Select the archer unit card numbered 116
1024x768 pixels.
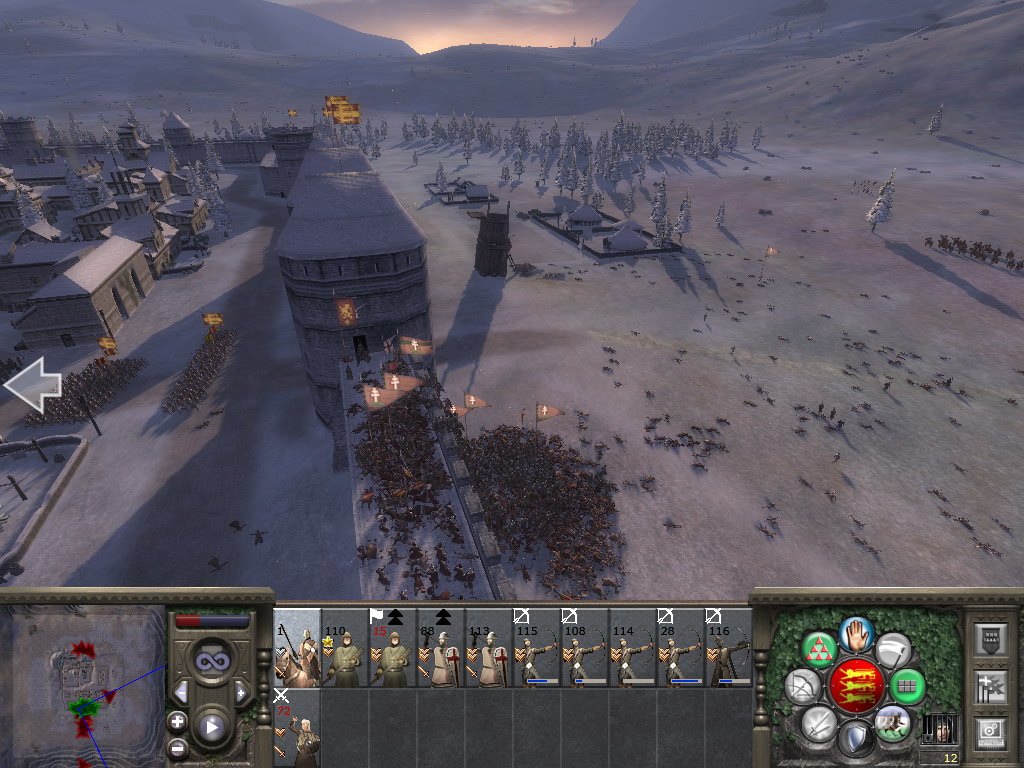point(729,648)
